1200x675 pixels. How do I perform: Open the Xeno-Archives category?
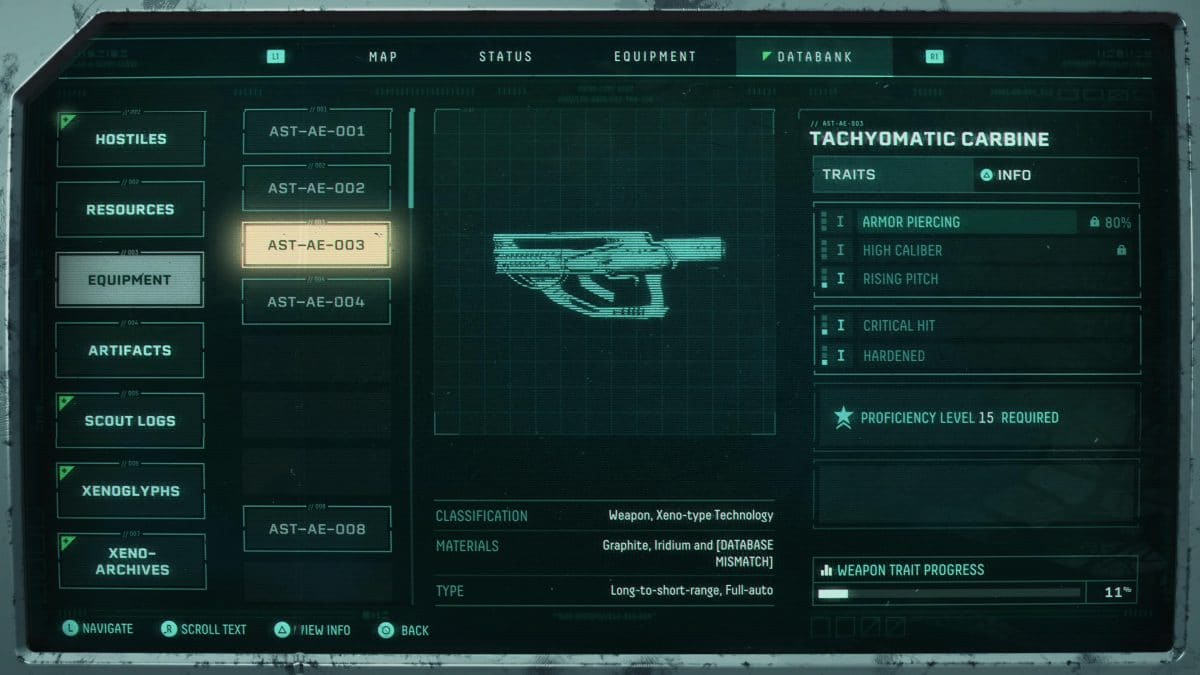pyautogui.click(x=132, y=561)
